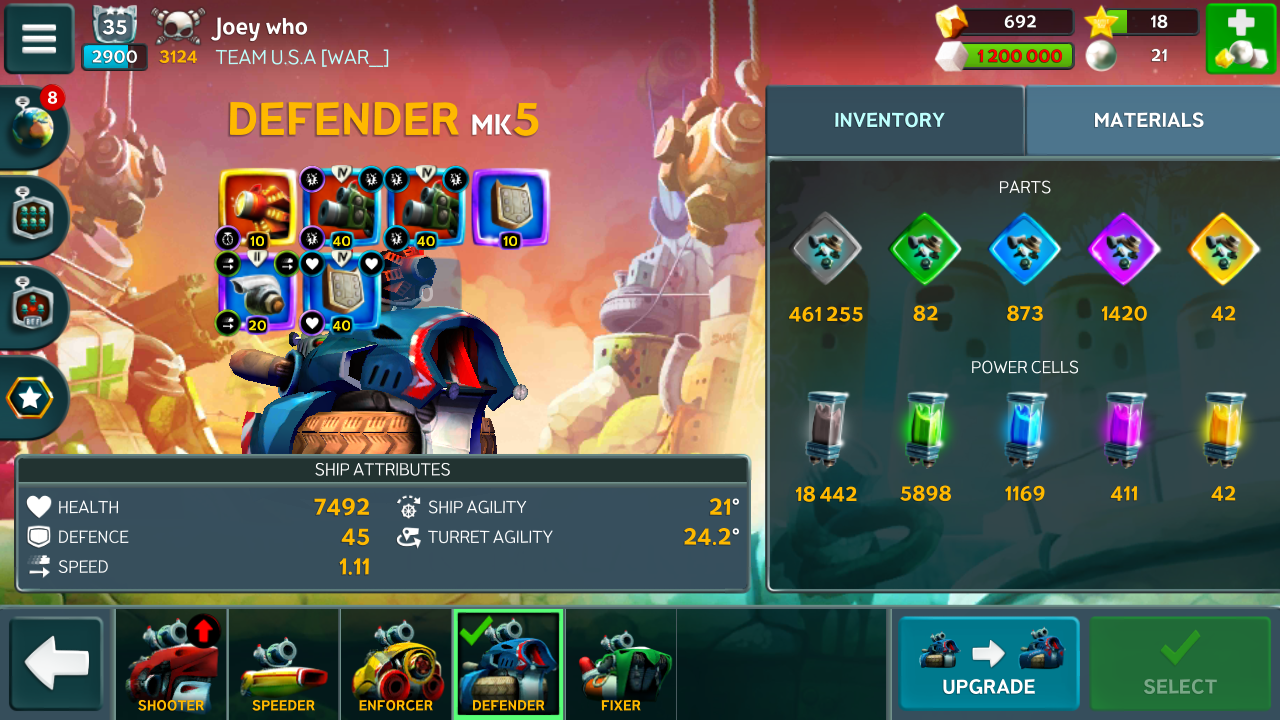Select the Fixer ship
This screenshot has height=720, width=1280.
(x=620, y=665)
